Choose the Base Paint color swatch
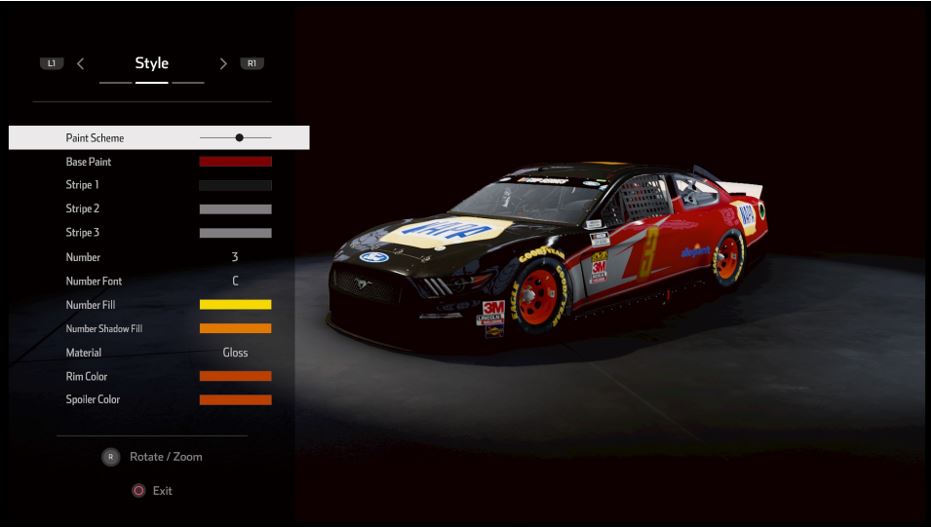The height and width of the screenshot is (529, 931). [x=235, y=162]
